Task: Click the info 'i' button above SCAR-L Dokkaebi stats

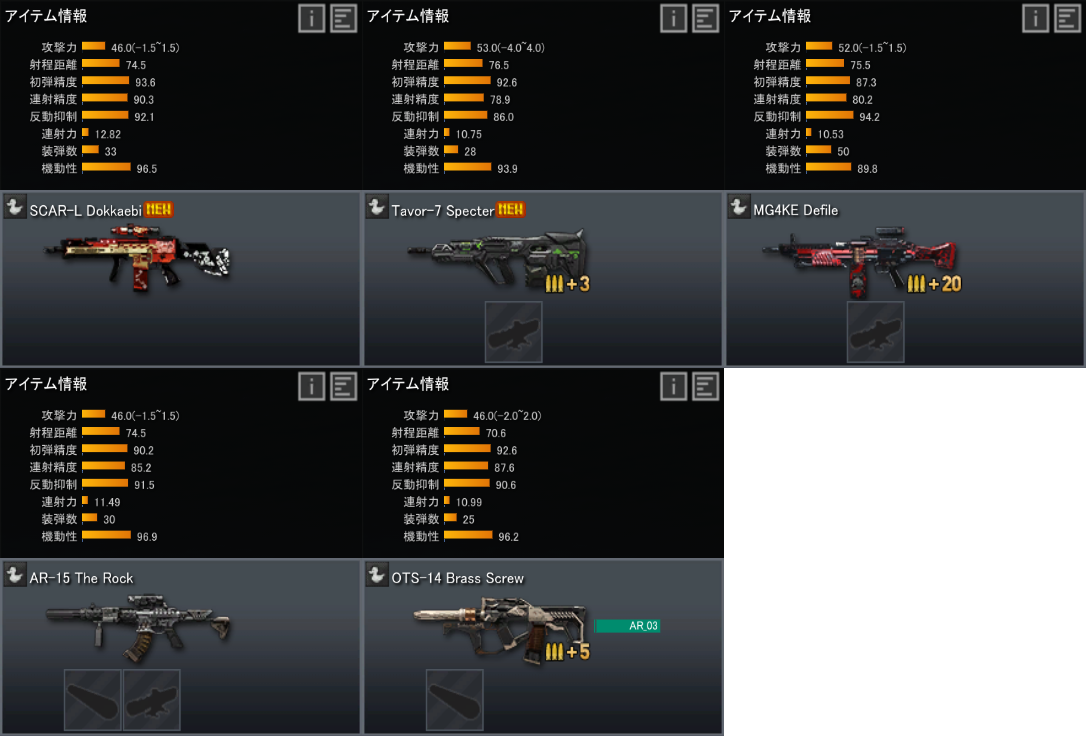Action: tap(311, 18)
